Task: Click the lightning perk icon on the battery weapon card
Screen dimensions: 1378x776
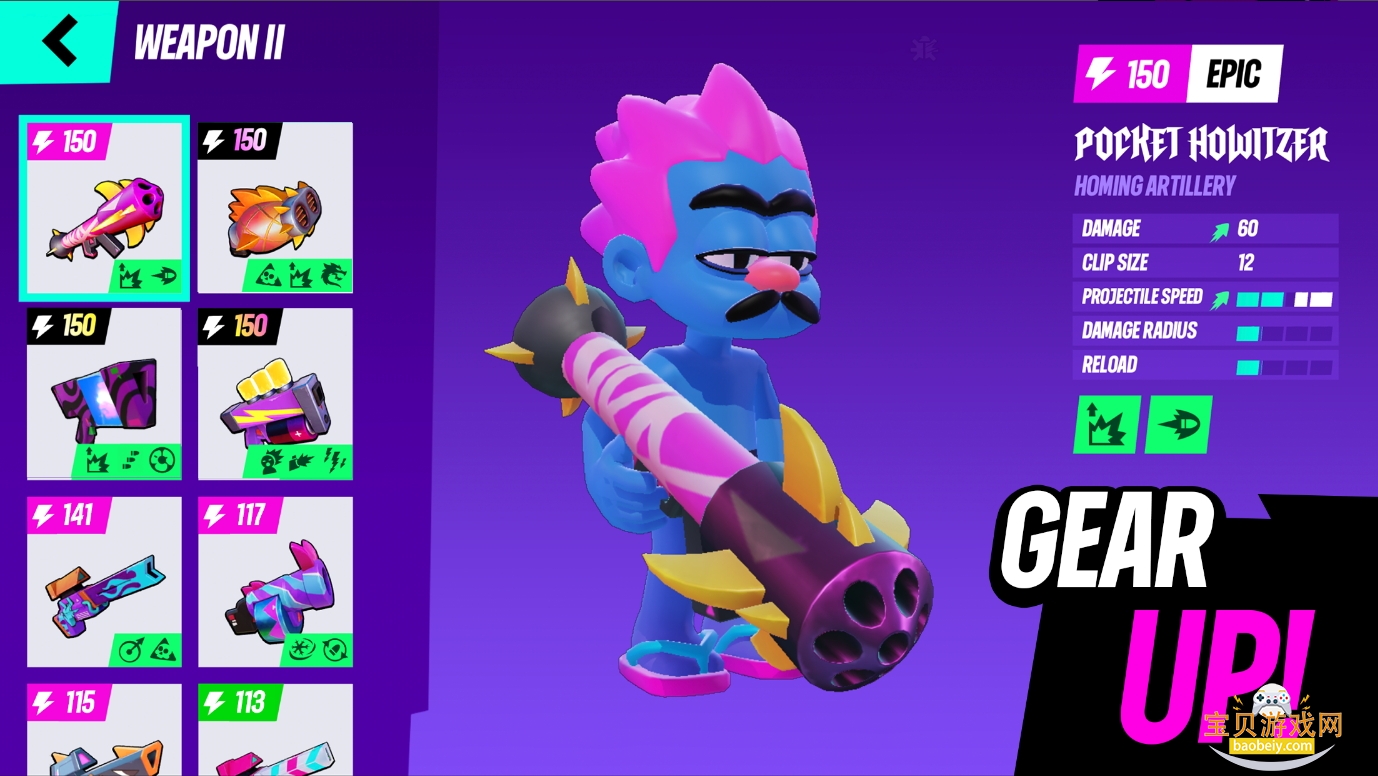Action: (x=336, y=461)
